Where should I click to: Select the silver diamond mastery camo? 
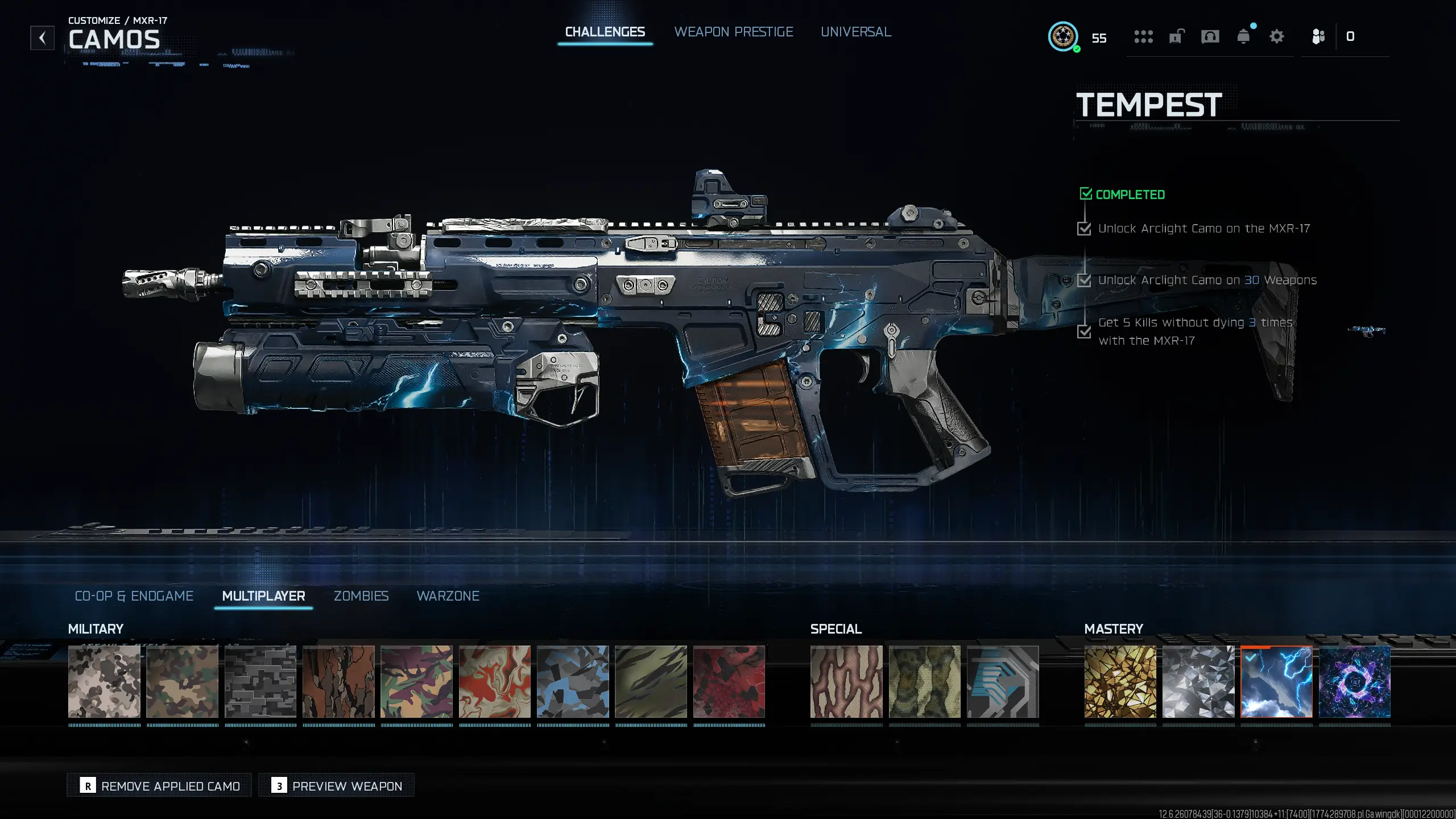click(1198, 681)
